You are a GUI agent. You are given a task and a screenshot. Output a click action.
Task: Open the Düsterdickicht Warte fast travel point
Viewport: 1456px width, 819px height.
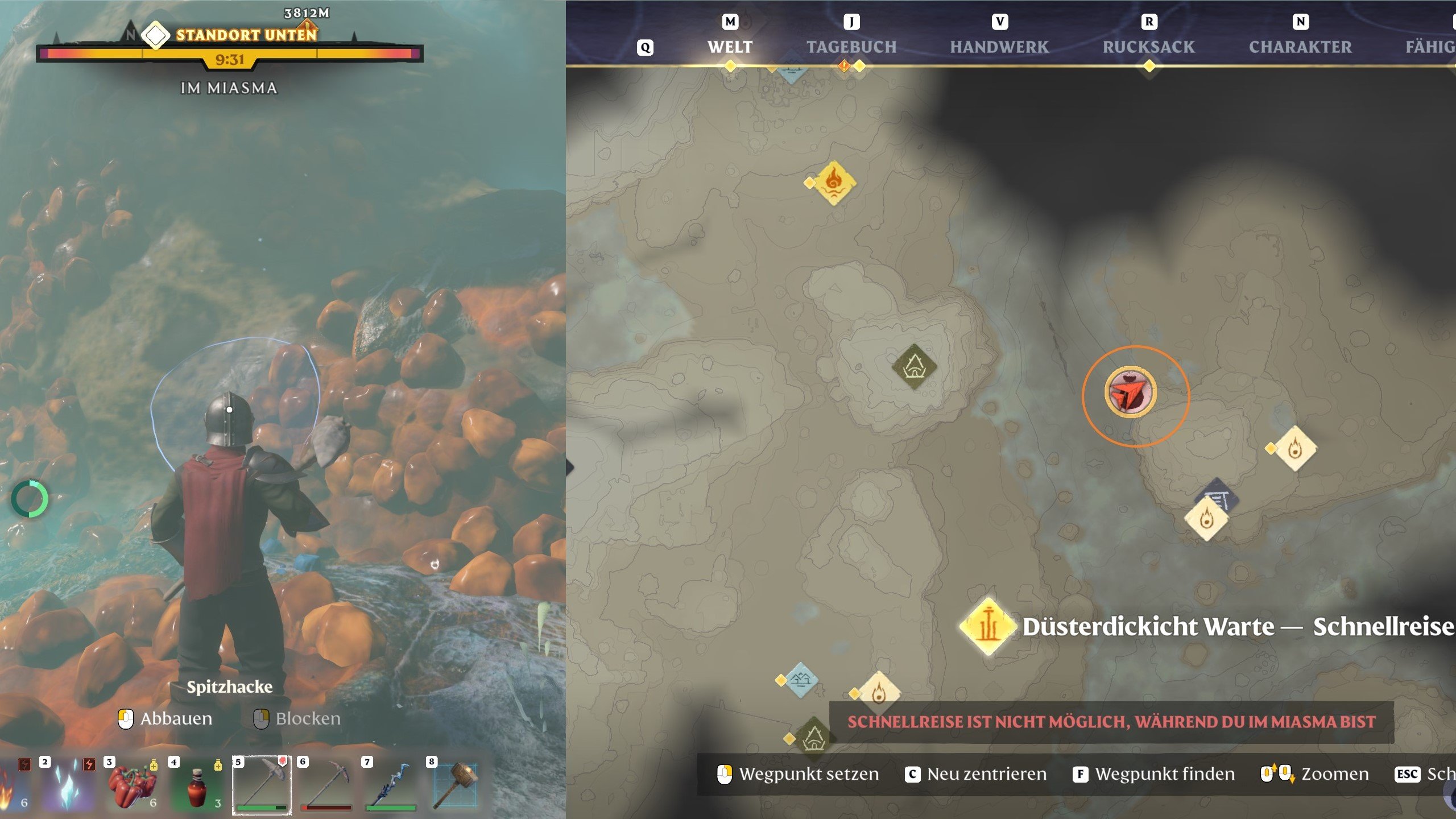click(x=988, y=626)
